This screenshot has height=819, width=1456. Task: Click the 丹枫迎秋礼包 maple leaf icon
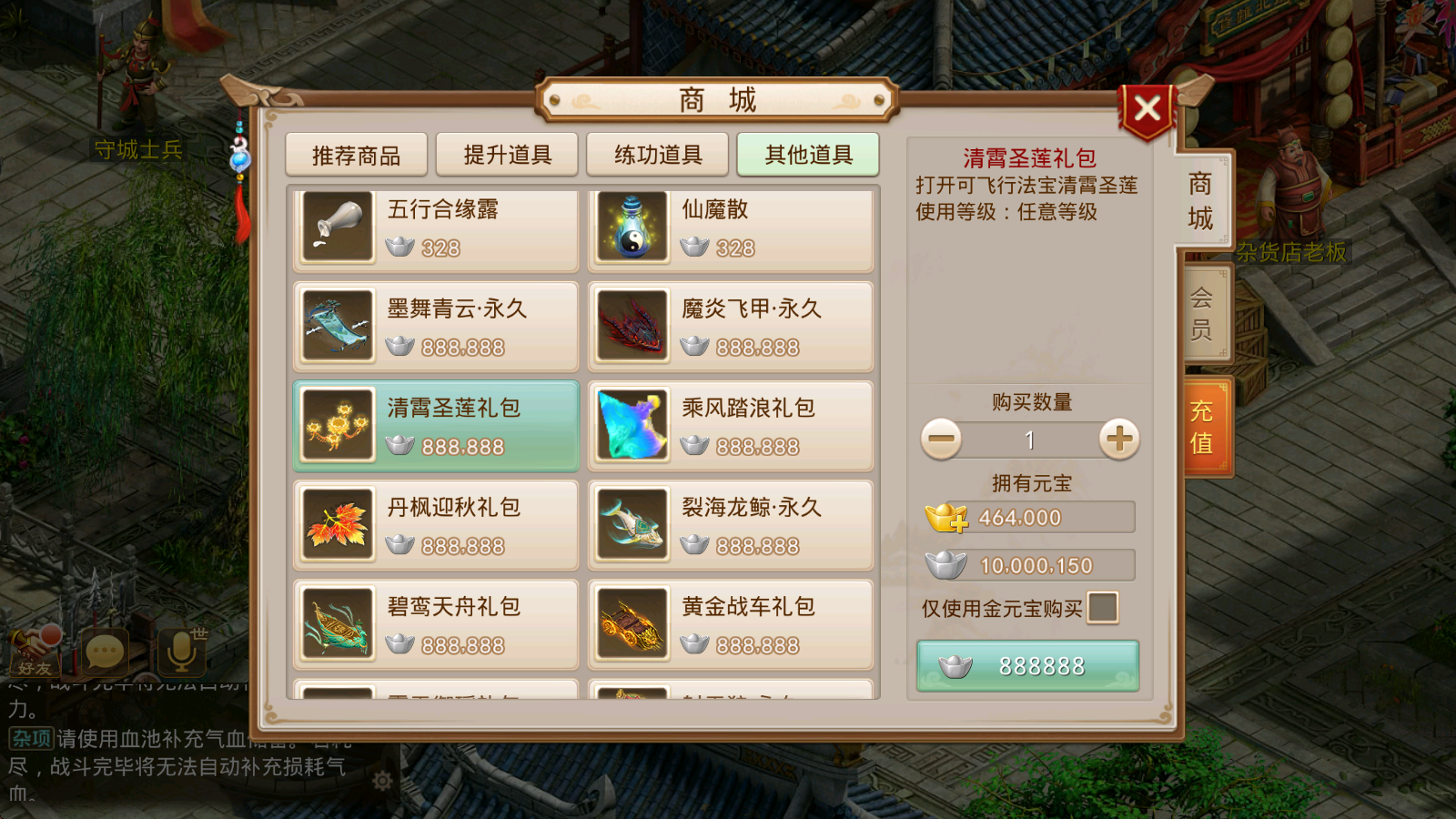pyautogui.click(x=338, y=525)
